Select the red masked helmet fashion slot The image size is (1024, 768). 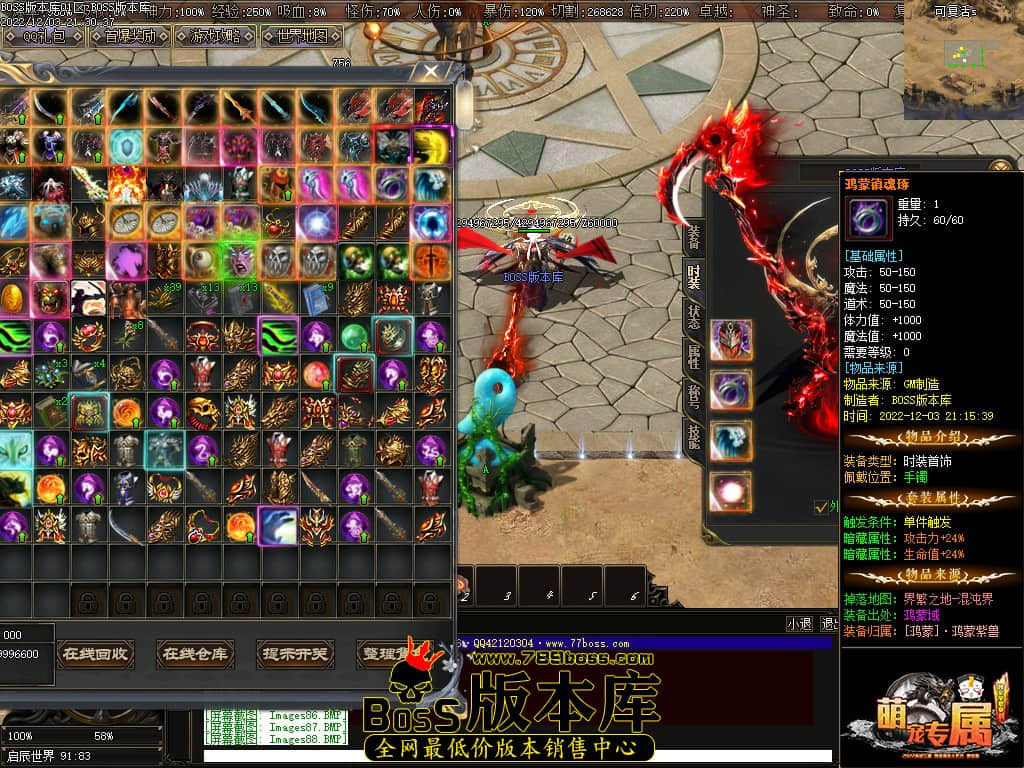click(x=731, y=340)
